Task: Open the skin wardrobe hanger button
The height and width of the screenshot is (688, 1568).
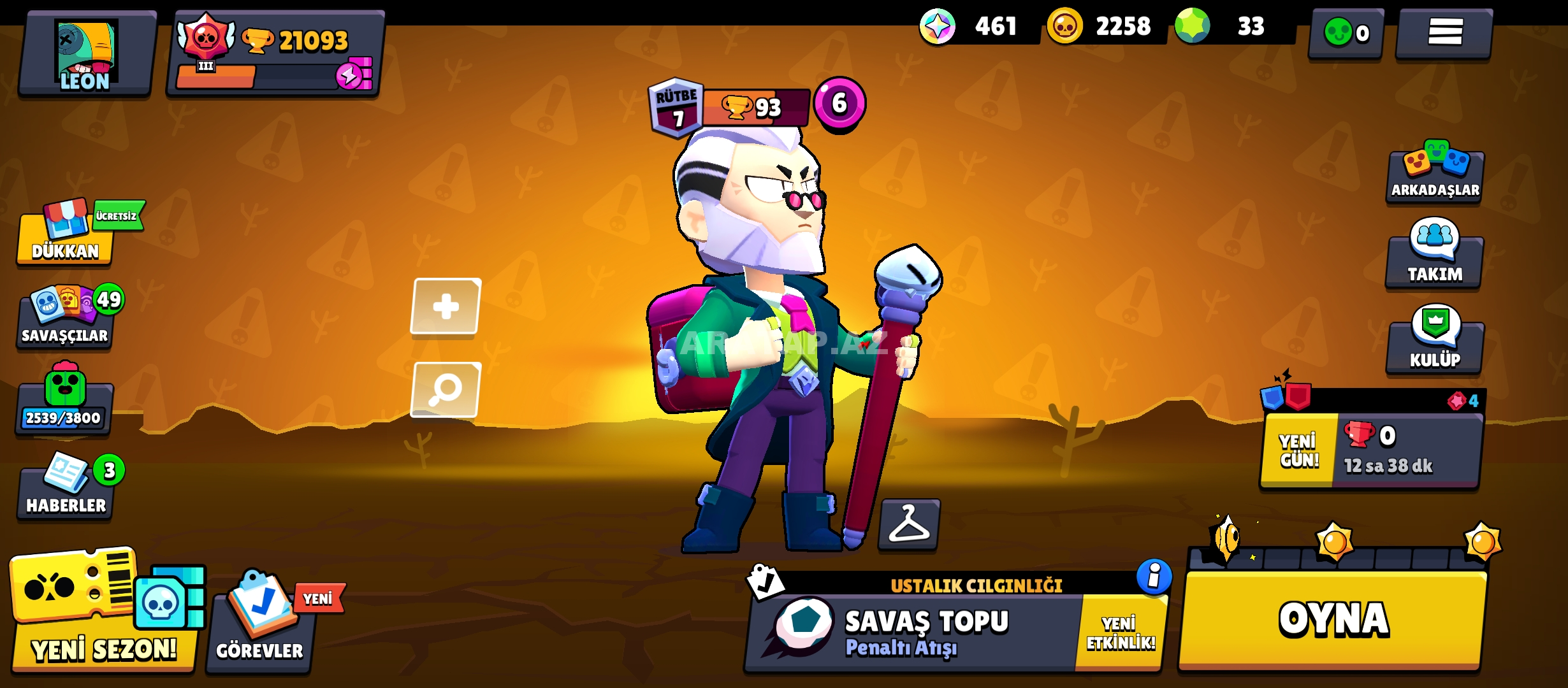Action: 909,524
